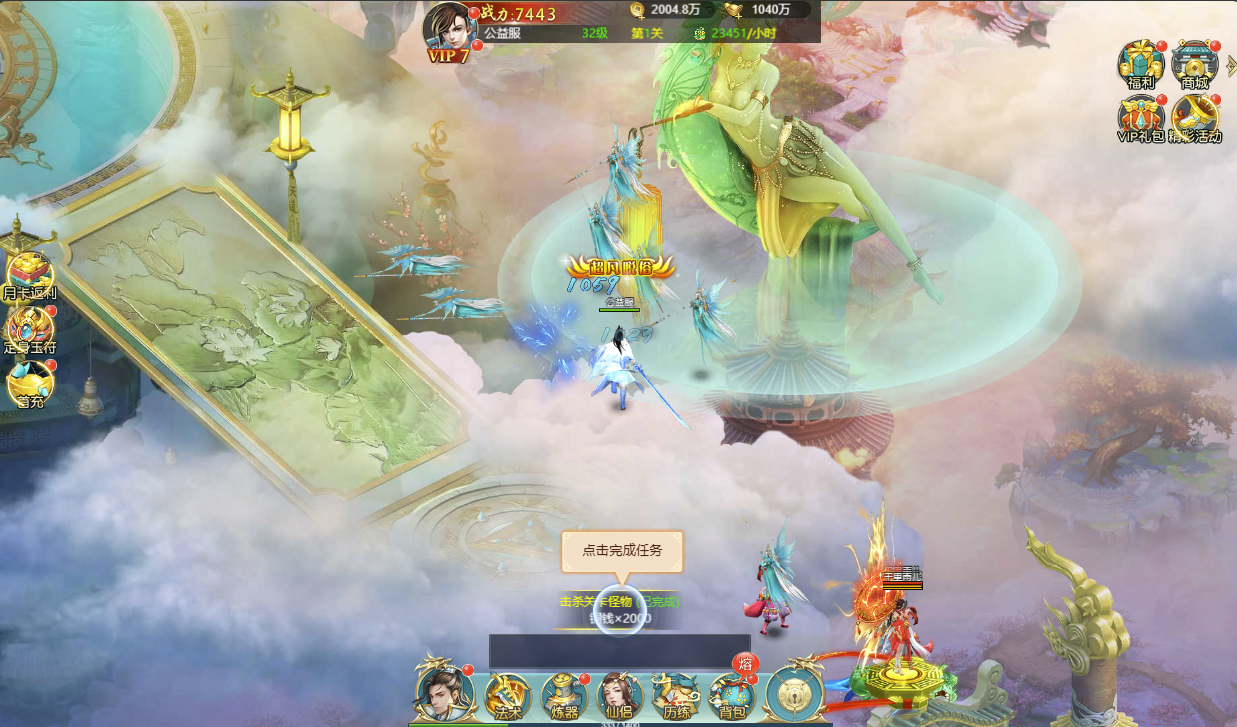This screenshot has width=1237, height=727.
Task: Open the 历练 training menu
Action: pyautogui.click(x=675, y=695)
